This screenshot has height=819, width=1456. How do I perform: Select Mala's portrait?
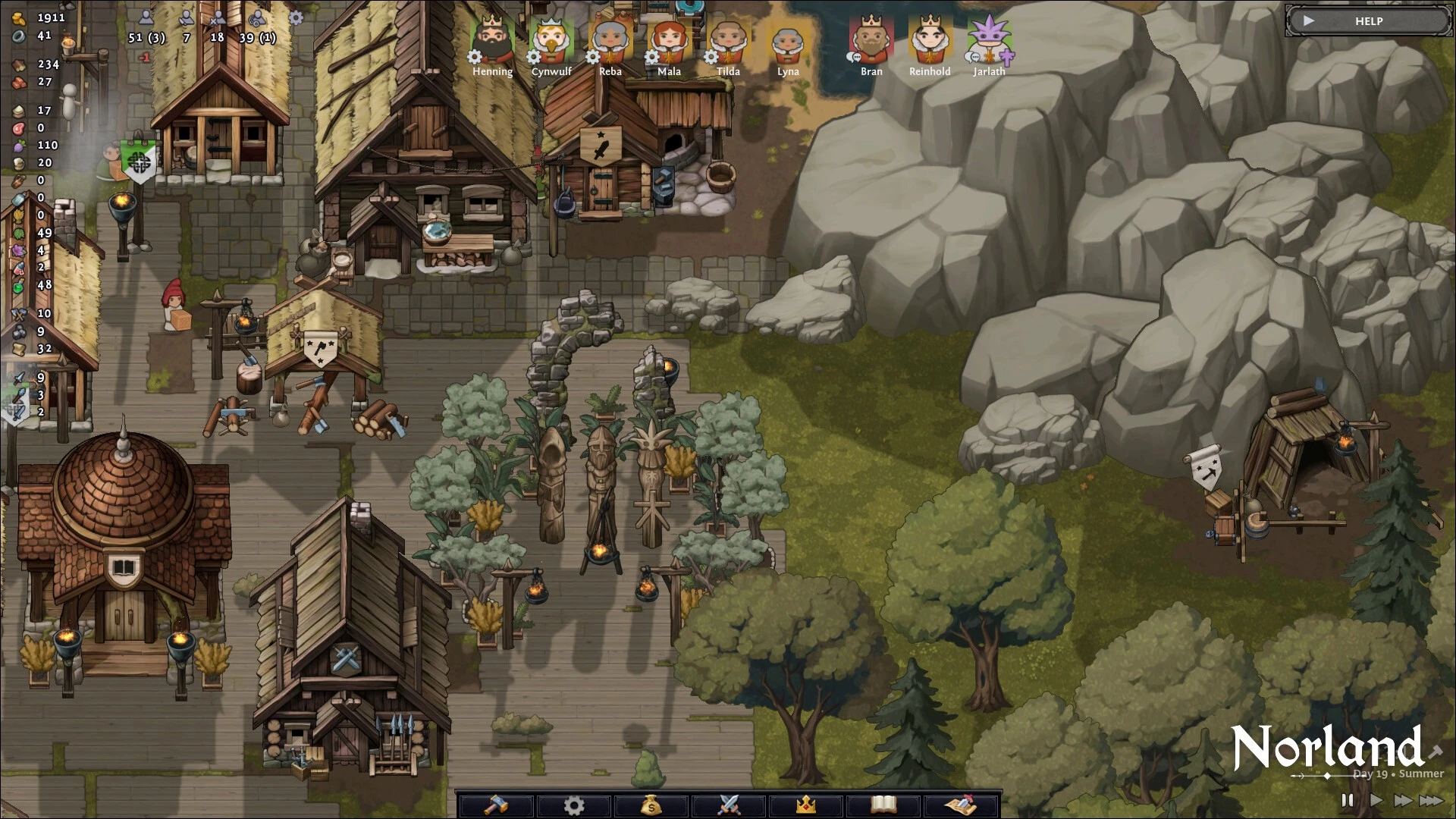669,42
